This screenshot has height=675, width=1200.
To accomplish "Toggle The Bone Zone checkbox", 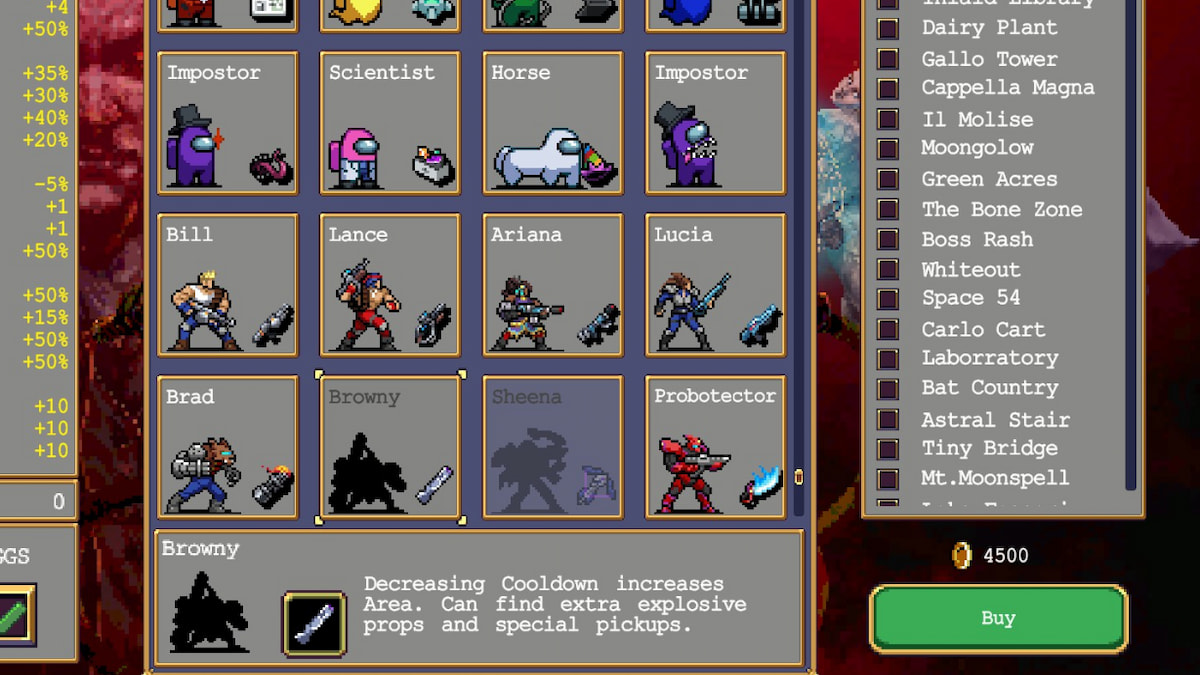I will (x=888, y=209).
